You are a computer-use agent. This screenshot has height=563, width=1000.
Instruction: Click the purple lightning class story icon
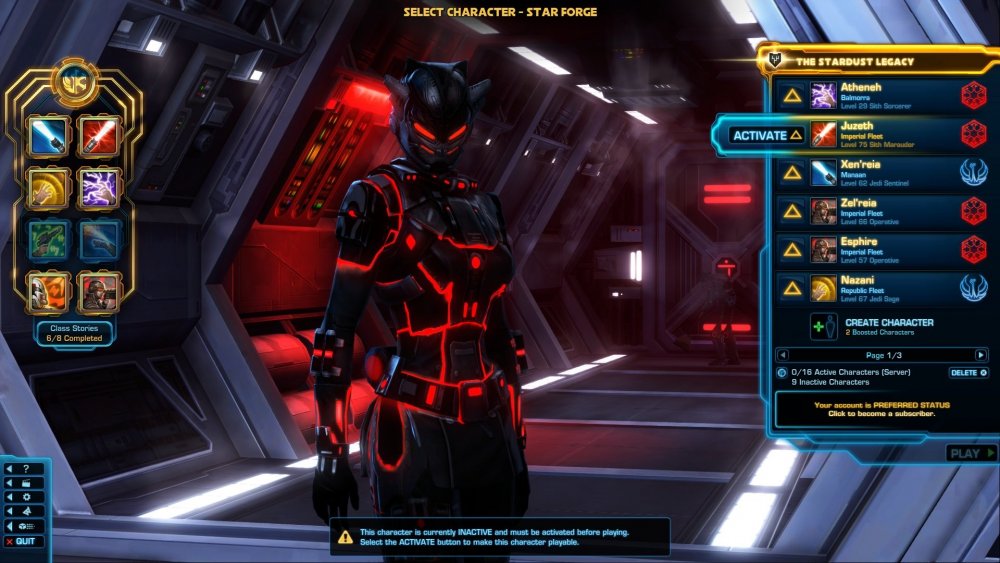[x=100, y=187]
